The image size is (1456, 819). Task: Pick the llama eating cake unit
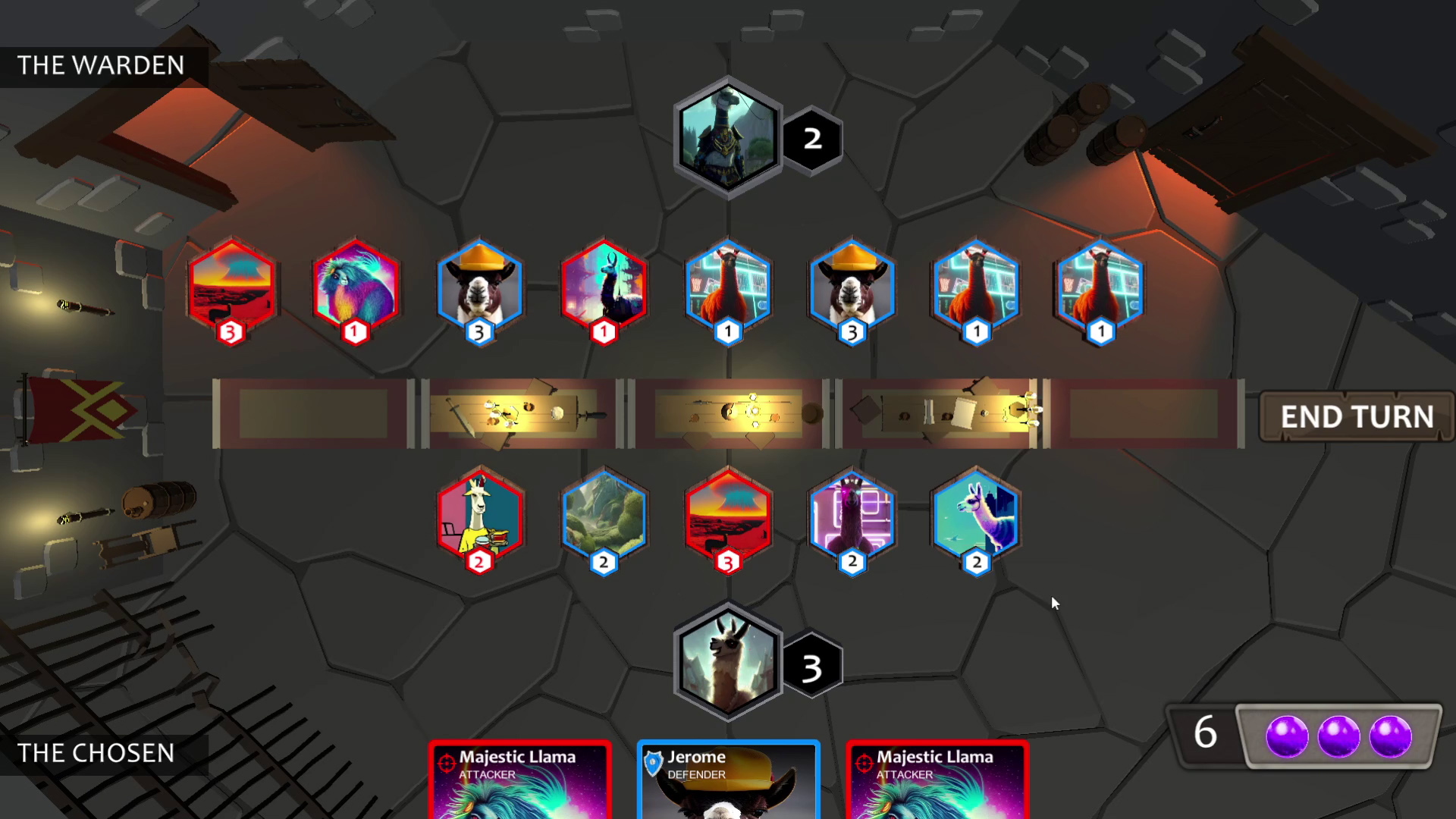(x=480, y=517)
